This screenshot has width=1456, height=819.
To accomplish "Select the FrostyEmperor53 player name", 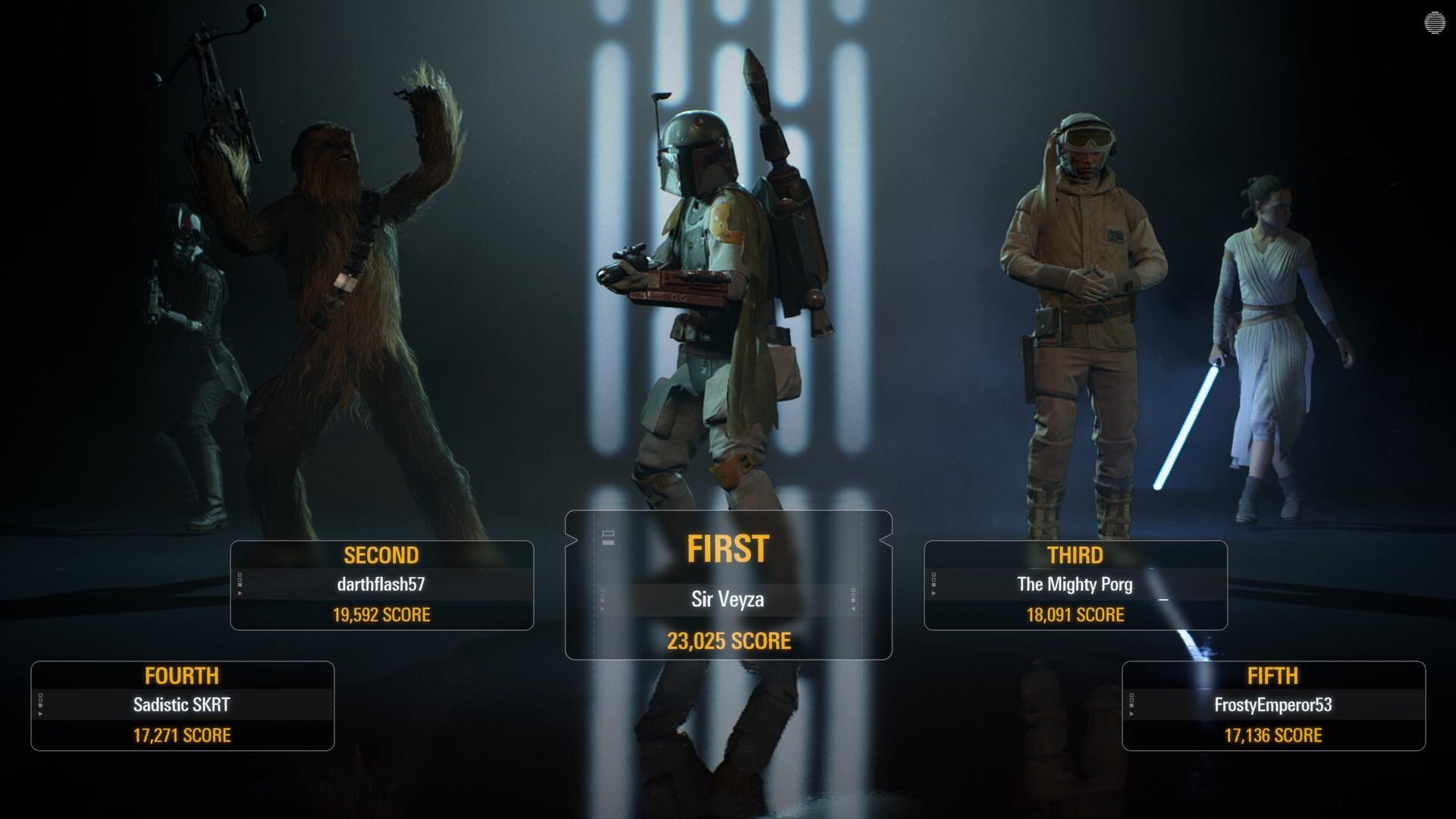I will [1272, 704].
